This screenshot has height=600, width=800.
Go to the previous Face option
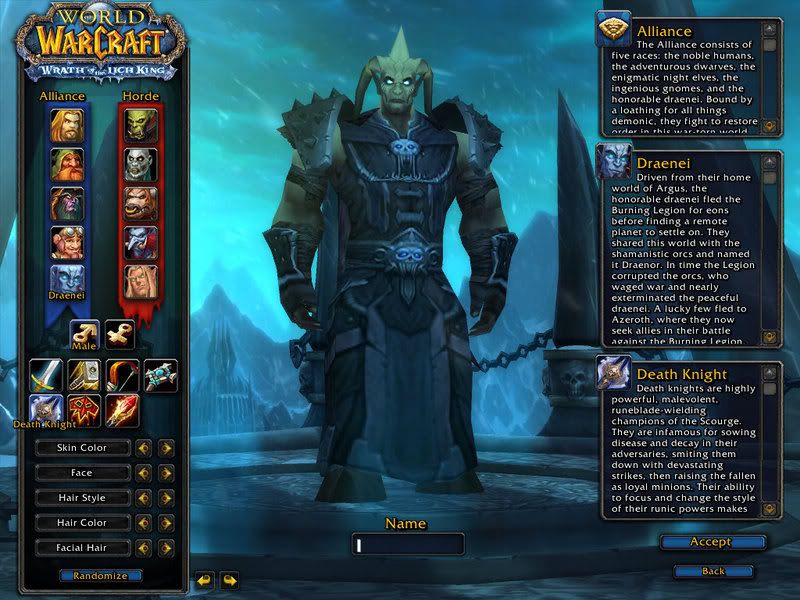144,473
